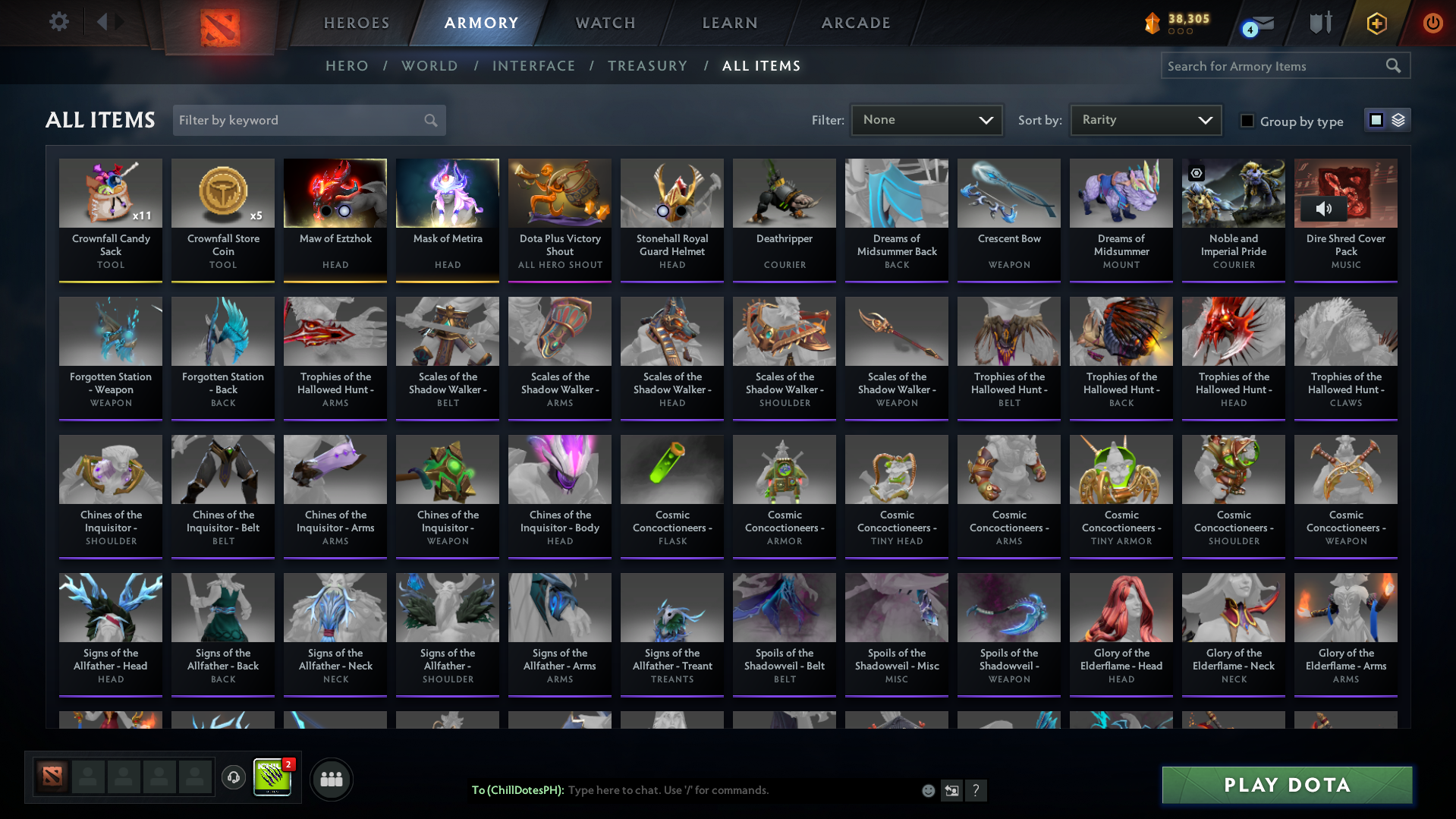Click the armory shield-and-sword icon
This screenshot has height=819, width=1456.
1320,23
